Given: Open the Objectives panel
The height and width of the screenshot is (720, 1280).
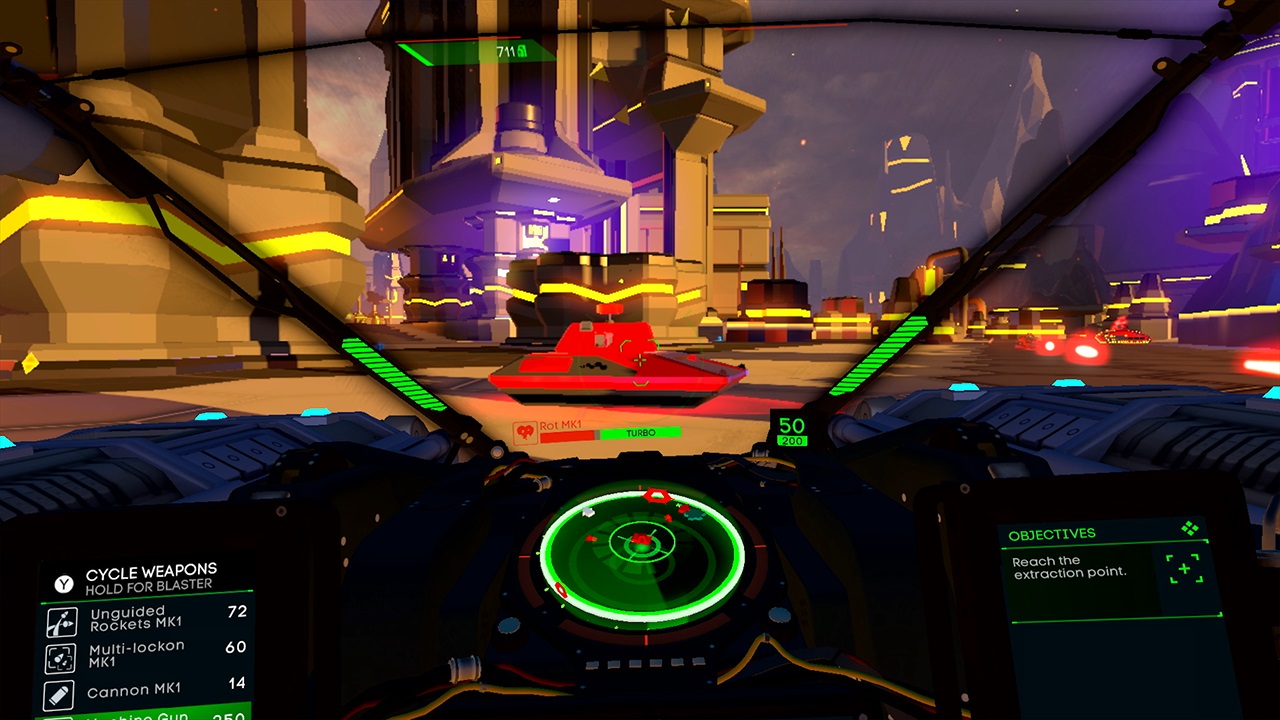Looking at the screenshot, I should coord(1052,535).
